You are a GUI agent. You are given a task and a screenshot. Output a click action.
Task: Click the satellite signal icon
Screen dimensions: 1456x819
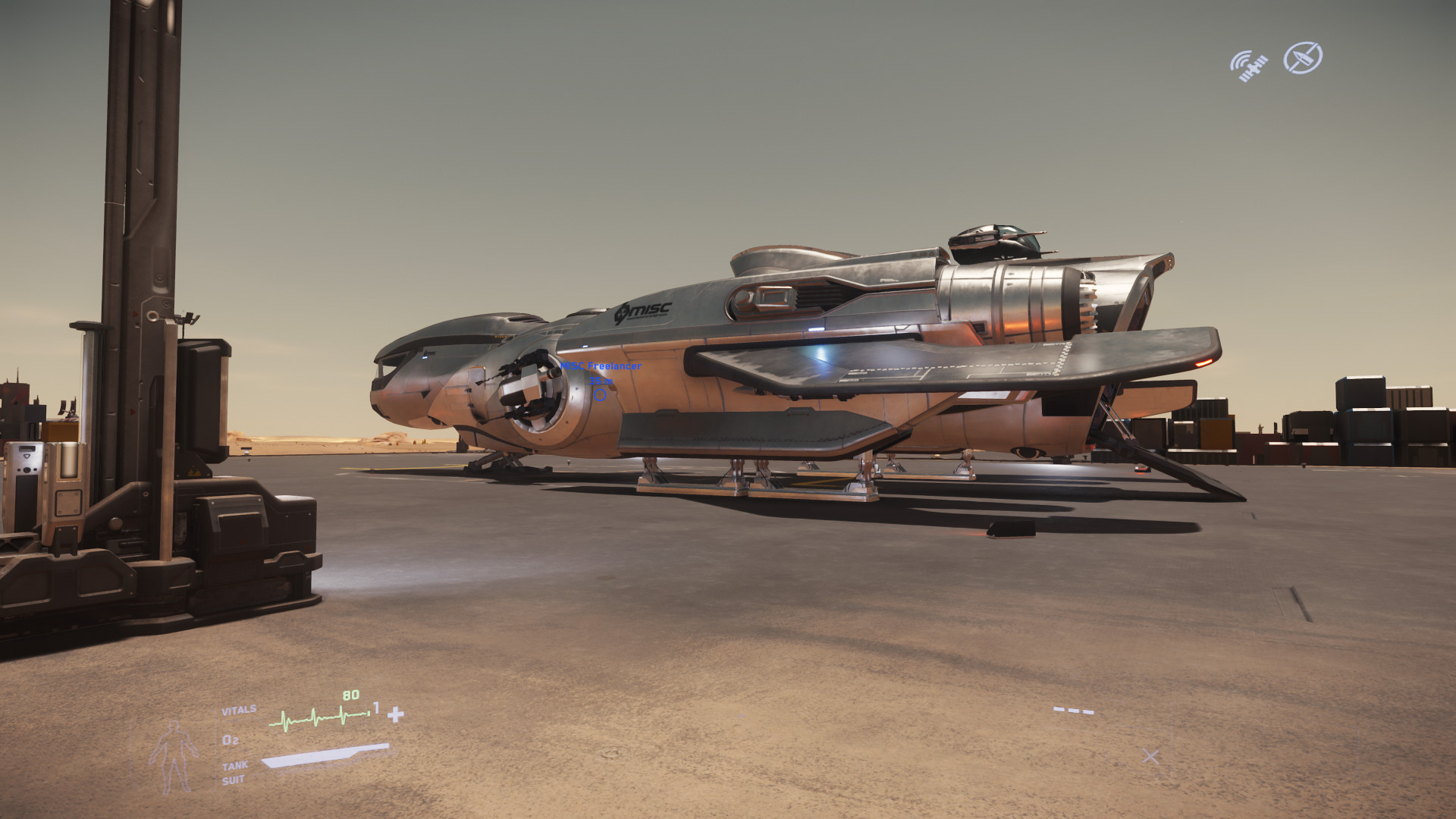(x=1248, y=65)
